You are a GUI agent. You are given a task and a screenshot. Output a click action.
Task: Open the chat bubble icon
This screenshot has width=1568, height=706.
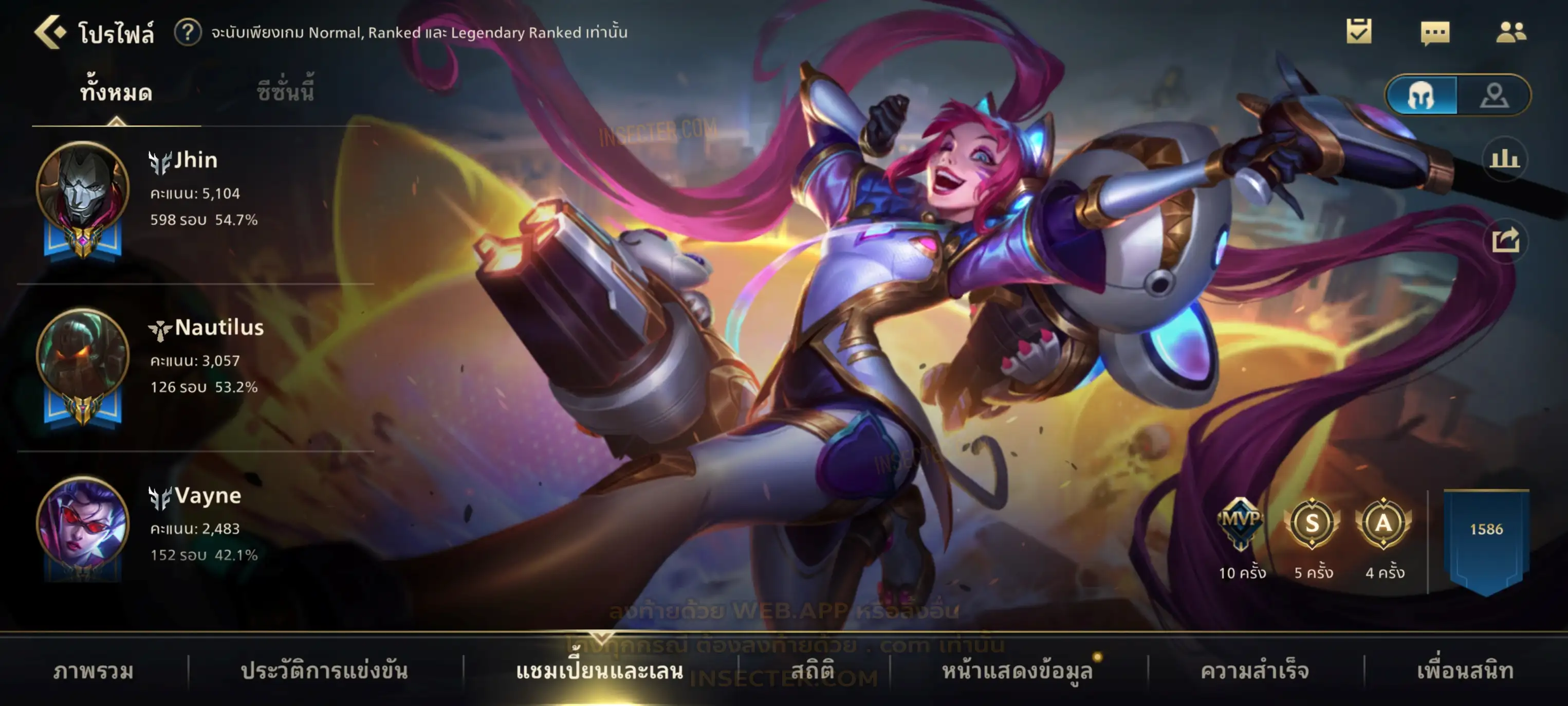1435,33
